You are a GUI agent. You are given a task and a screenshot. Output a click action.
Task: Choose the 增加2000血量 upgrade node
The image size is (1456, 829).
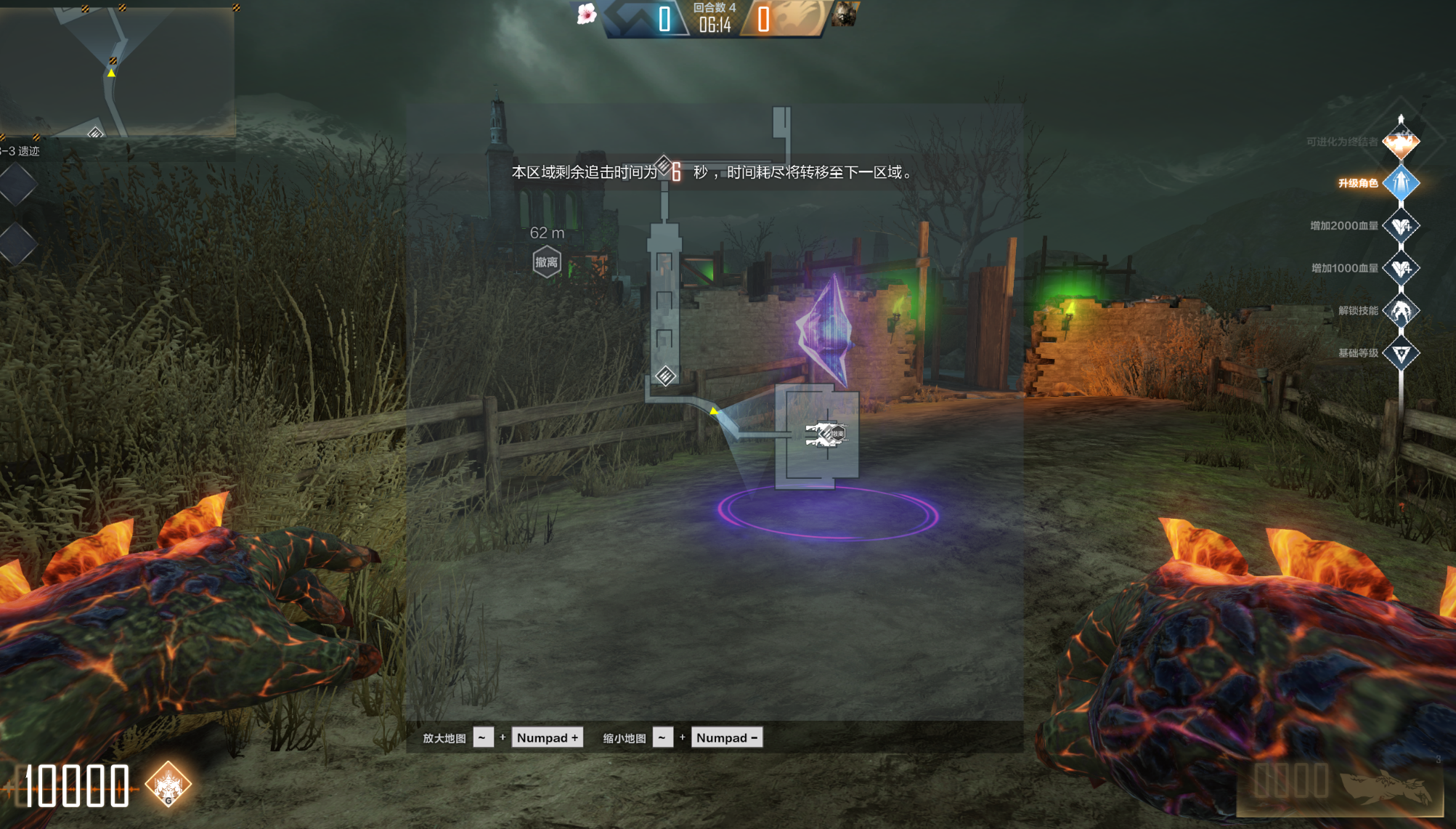pos(1401,226)
